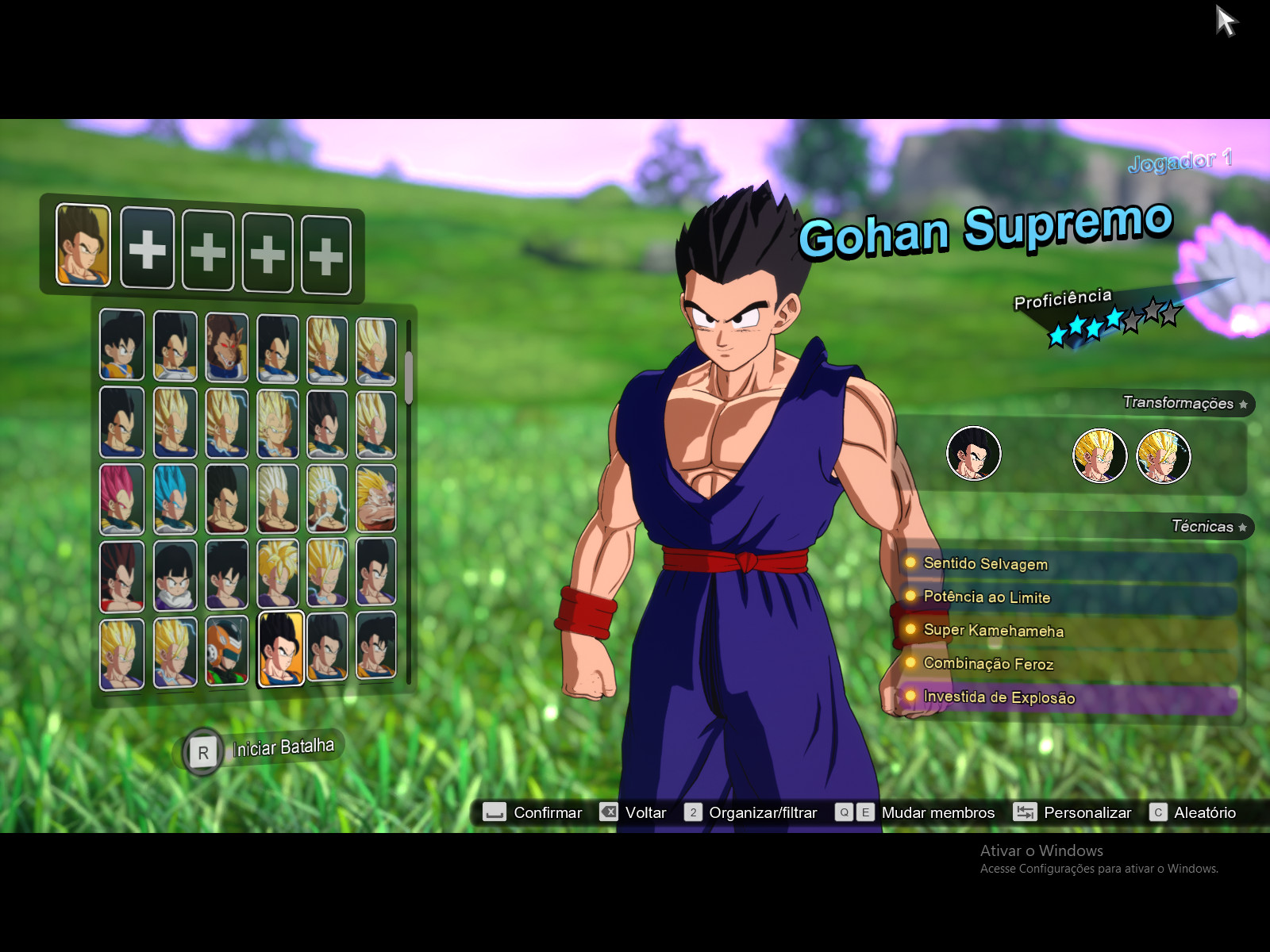Expand the Transformações panel star control
Image resolution: width=1270 pixels, height=952 pixels.
[1242, 404]
